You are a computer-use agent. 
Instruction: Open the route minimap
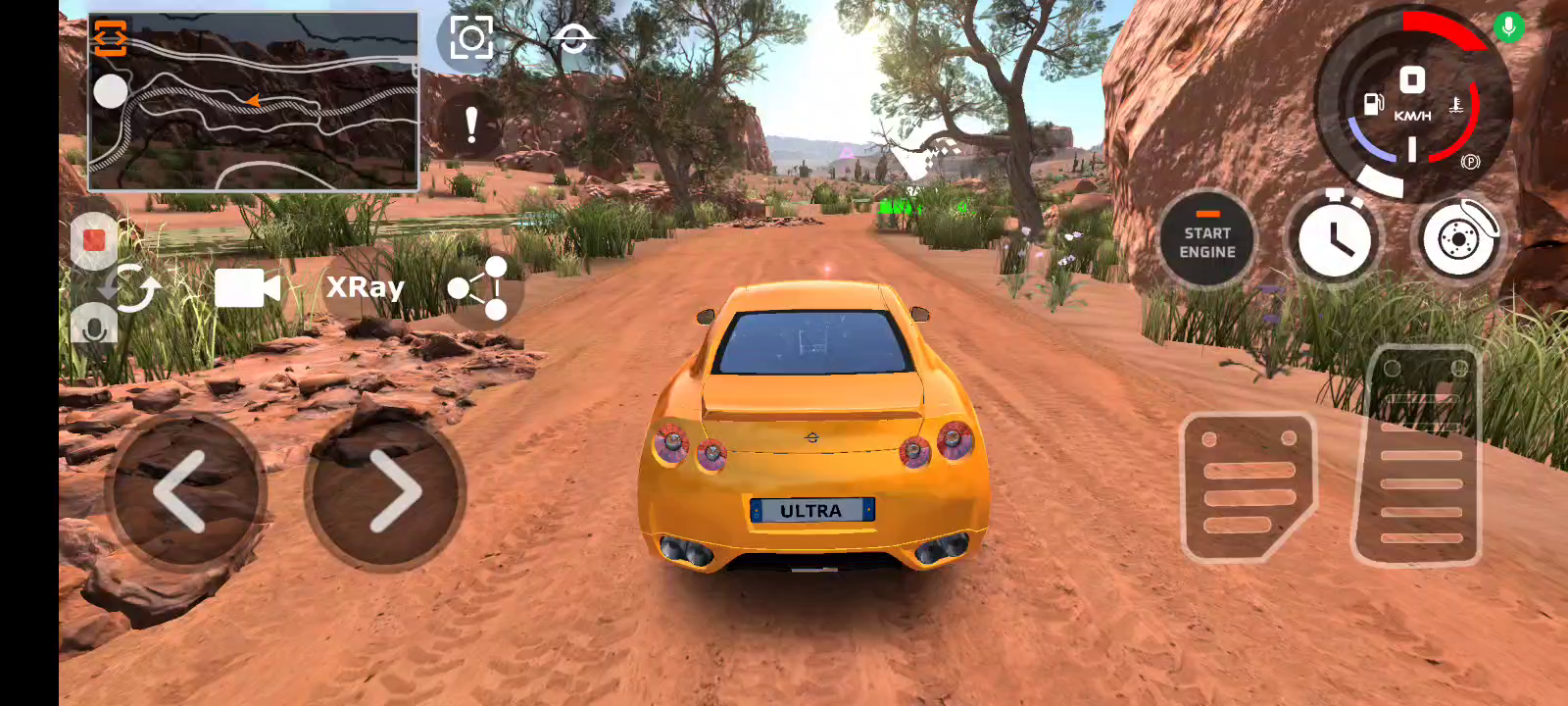click(274, 108)
